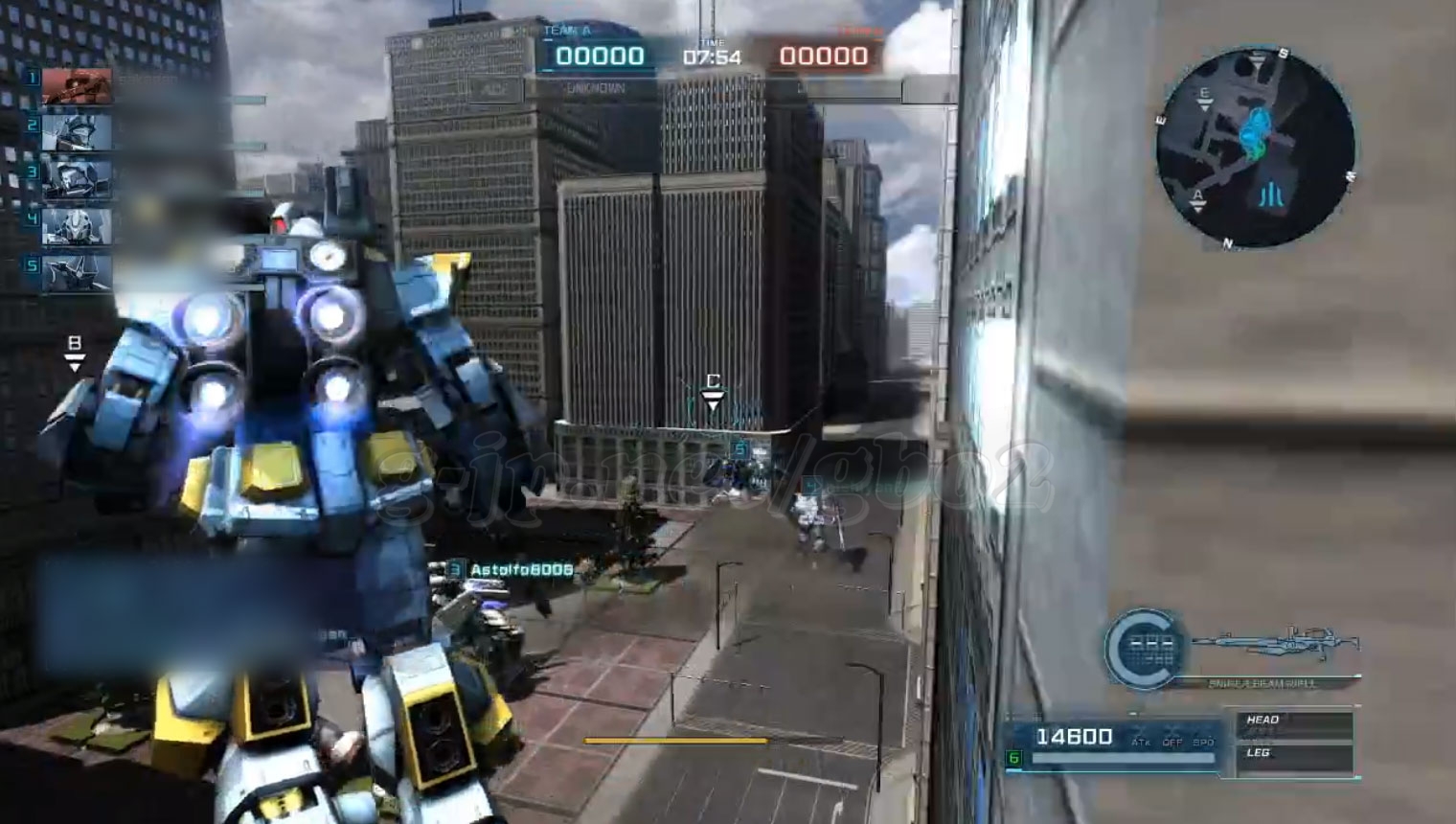The width and height of the screenshot is (1456, 824).
Task: Select the sniper beam rifle weapon icon
Action: 1276,645
